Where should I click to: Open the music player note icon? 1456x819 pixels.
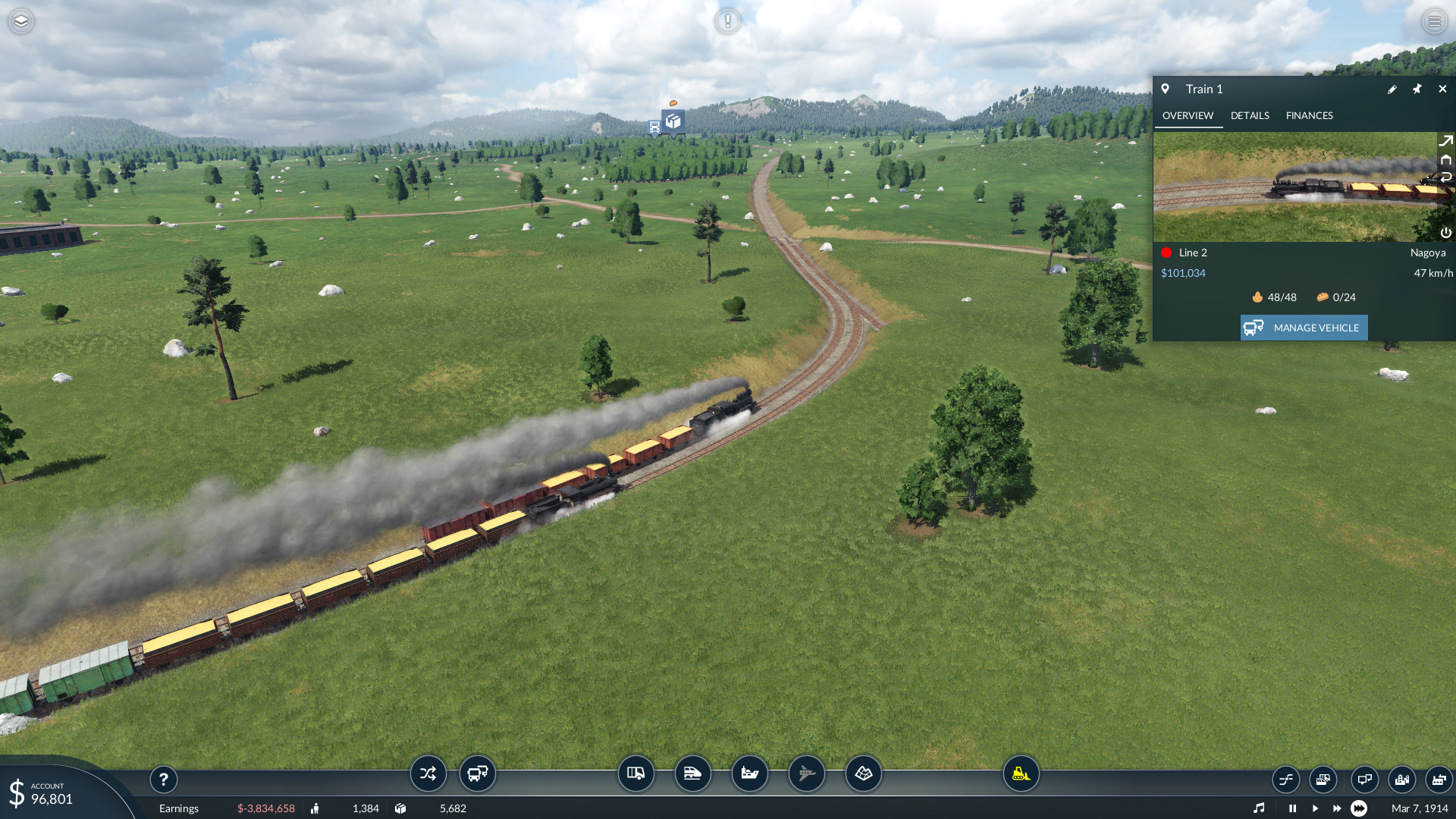click(x=1259, y=808)
